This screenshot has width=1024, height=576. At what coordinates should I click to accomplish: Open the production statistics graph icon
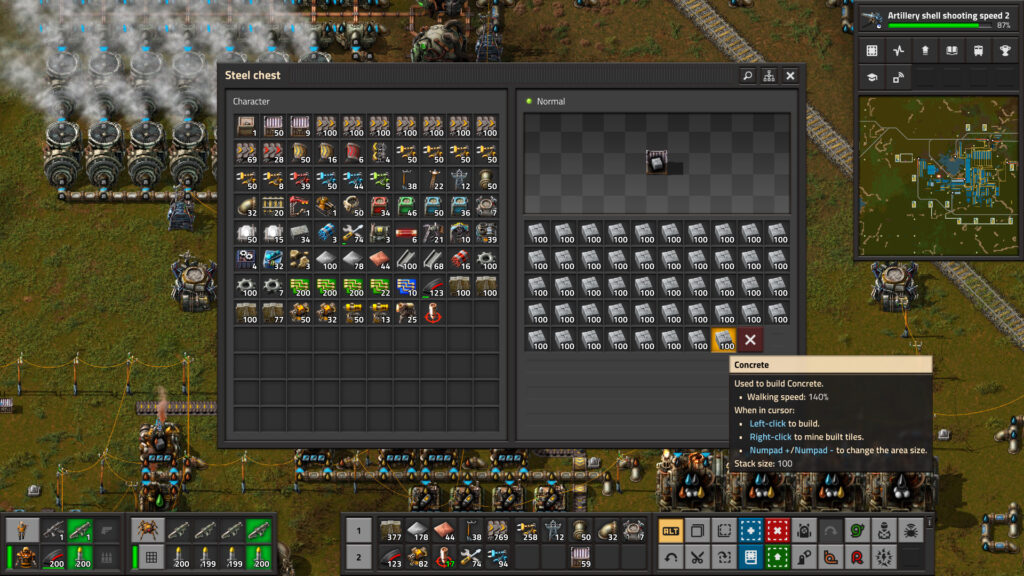point(898,51)
